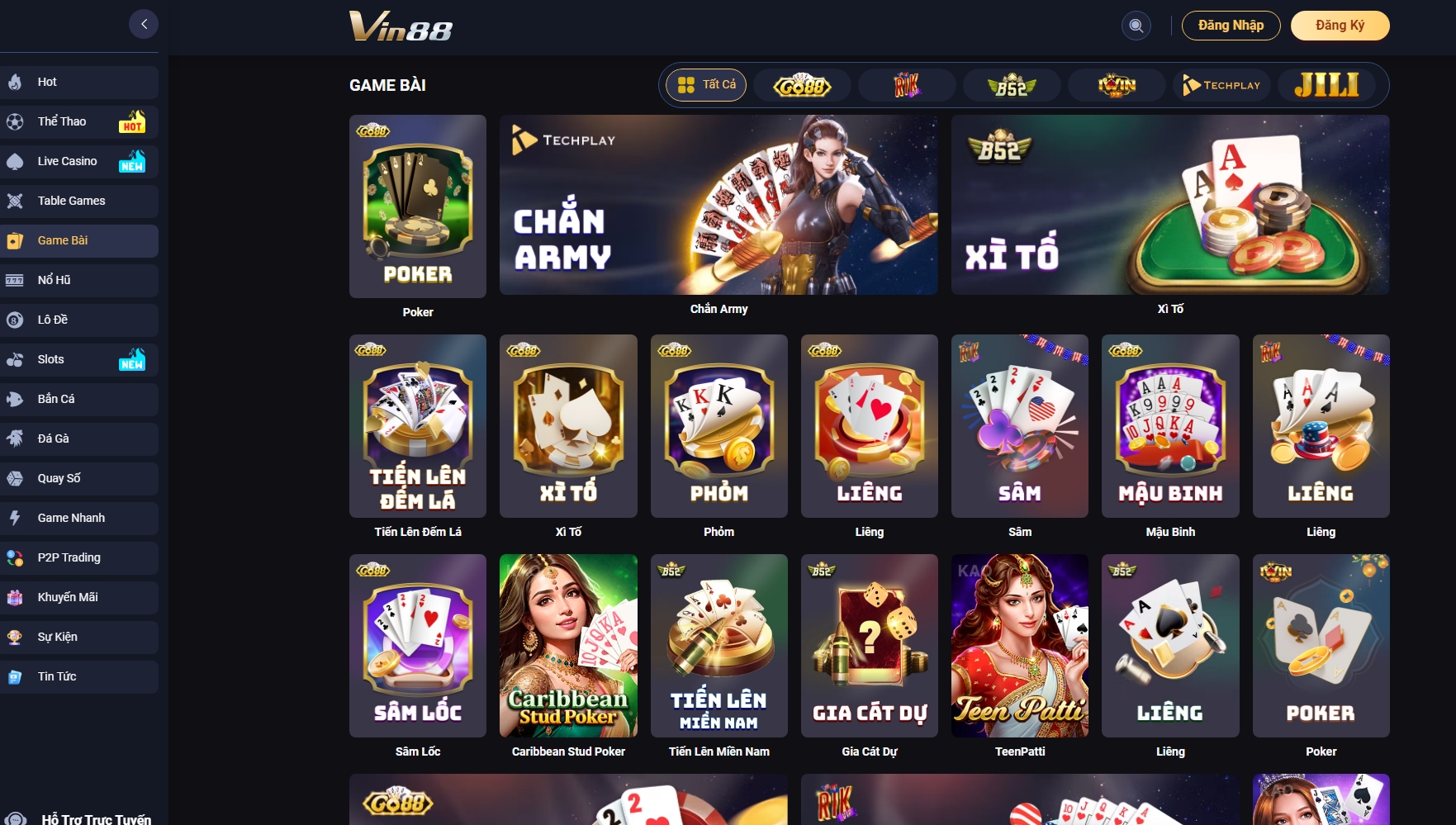The width and height of the screenshot is (1456, 825).
Task: Collapse the sidebar with the arrow button
Action: pos(144,23)
